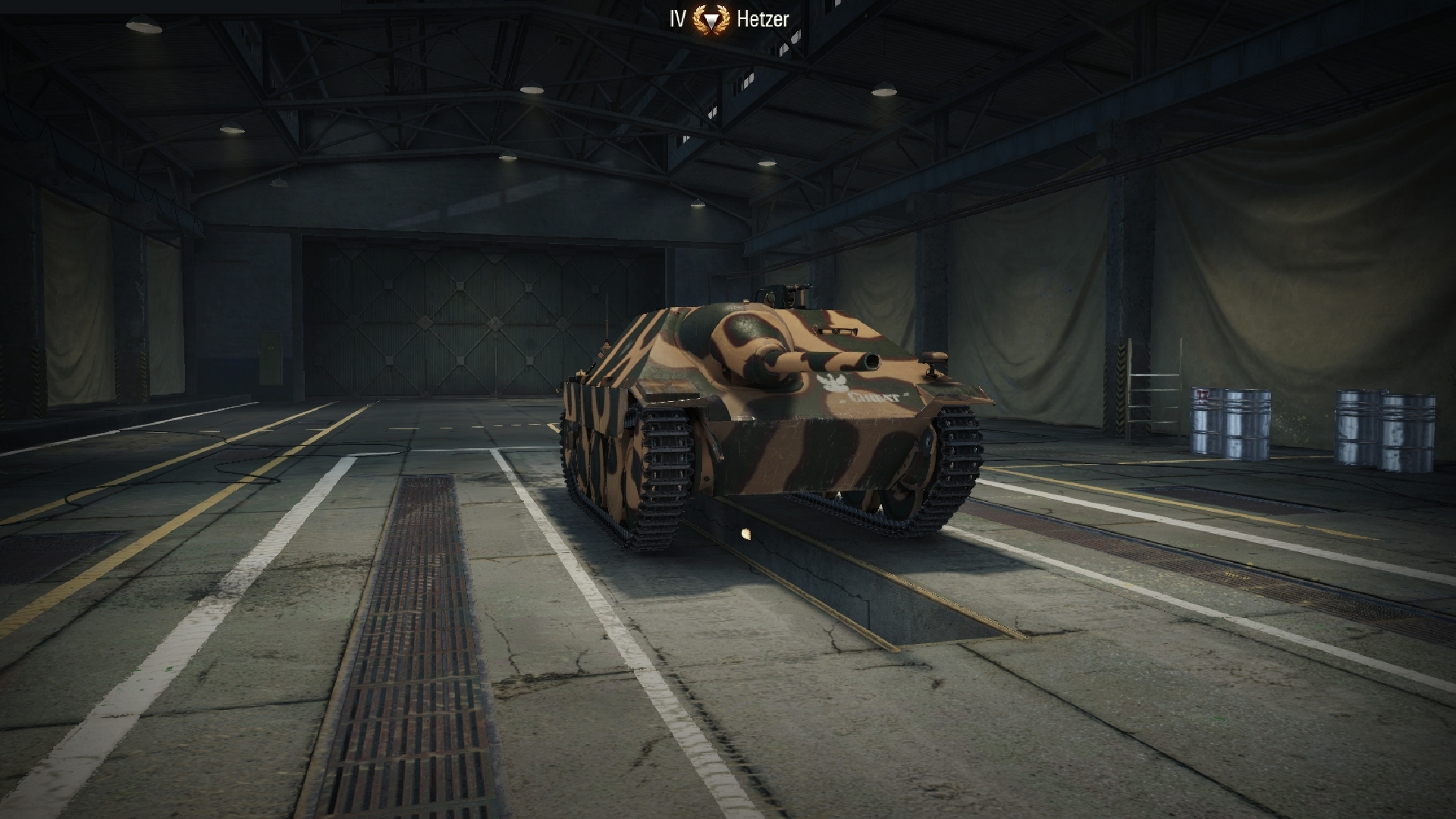This screenshot has height=819, width=1456.
Task: Click the Polish eagle emblem on the hull
Action: [832, 383]
